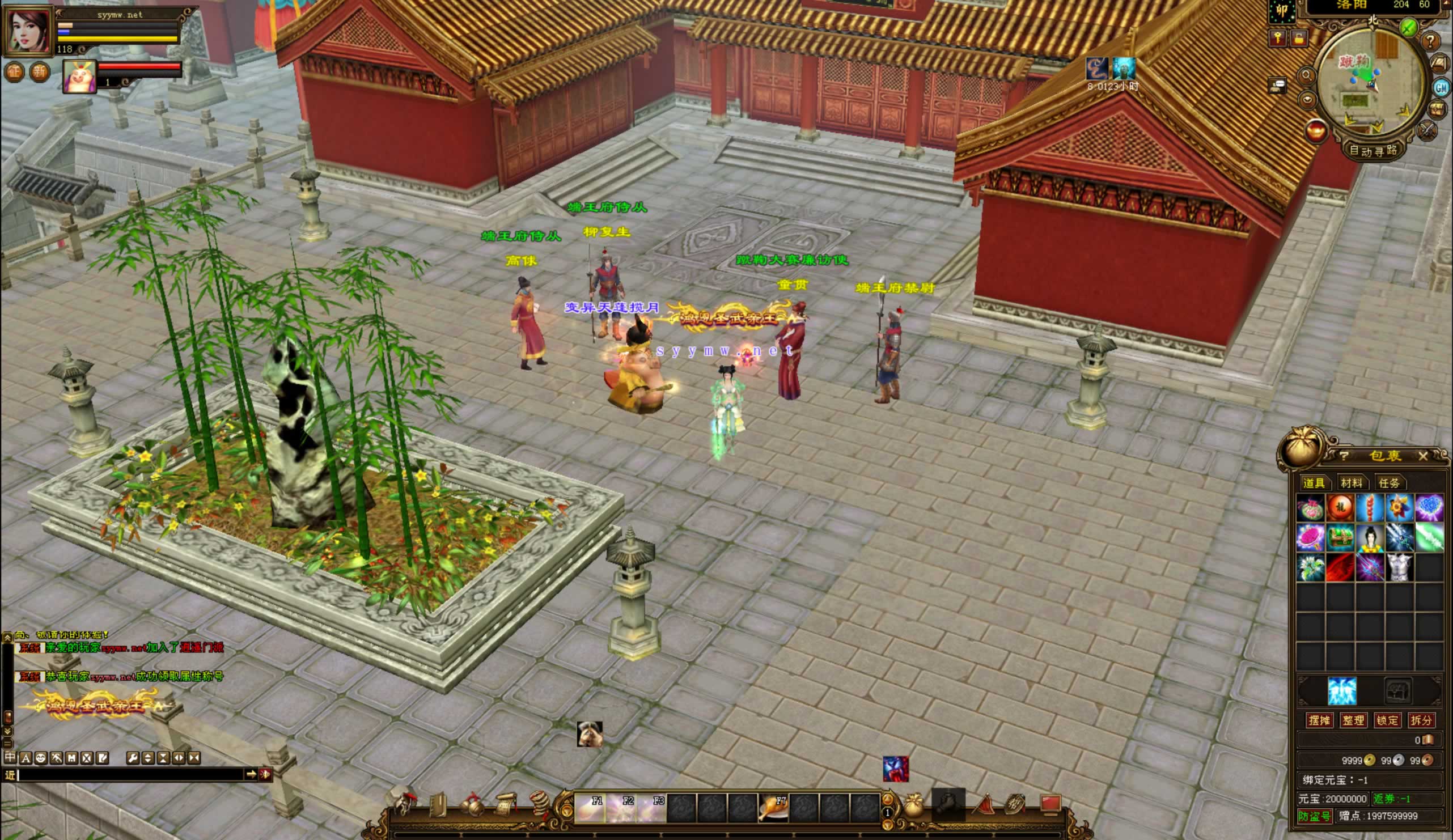Click the 摆摊 stall button

coord(1319,720)
